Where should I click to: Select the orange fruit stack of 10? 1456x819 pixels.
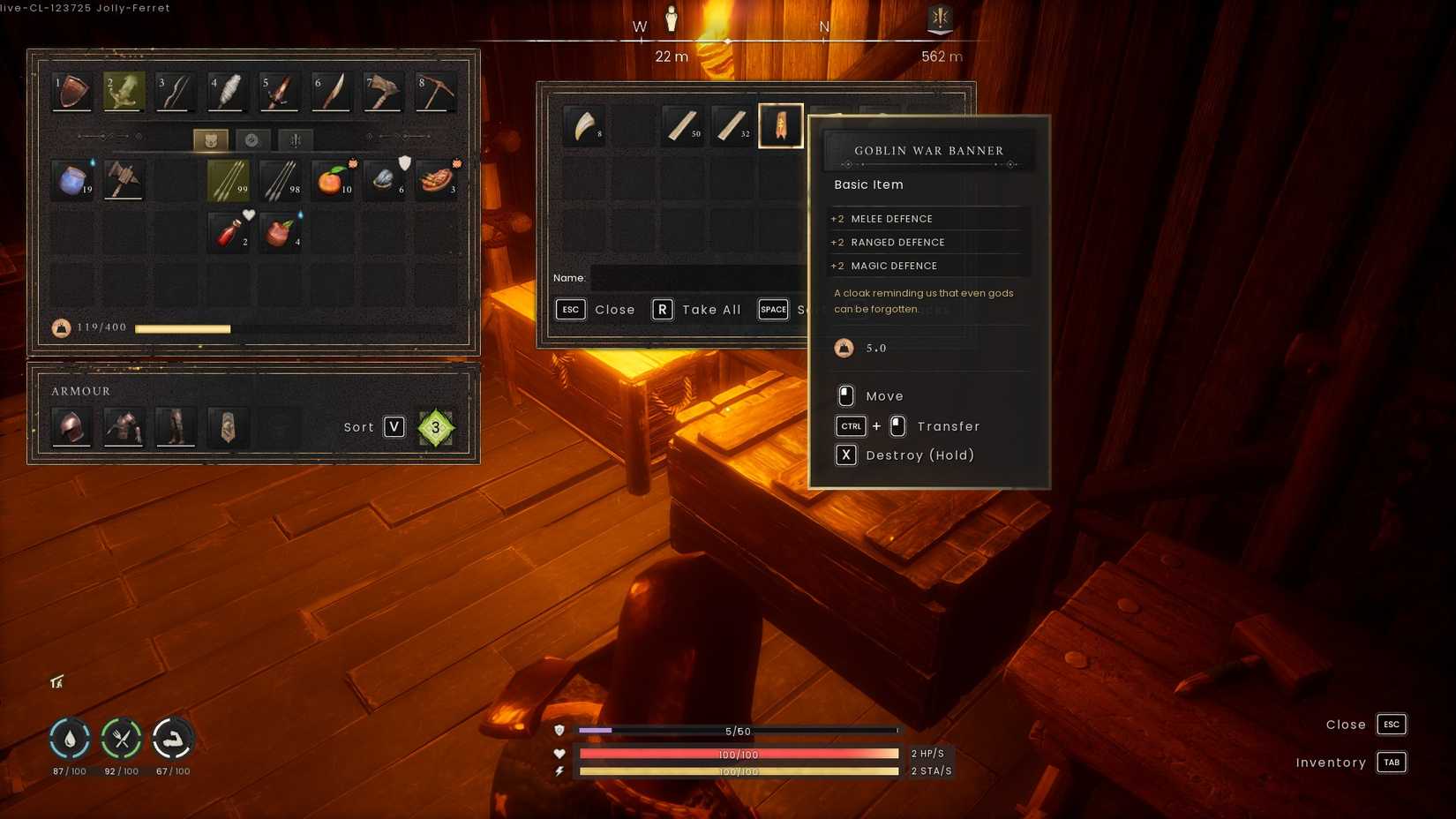(332, 180)
